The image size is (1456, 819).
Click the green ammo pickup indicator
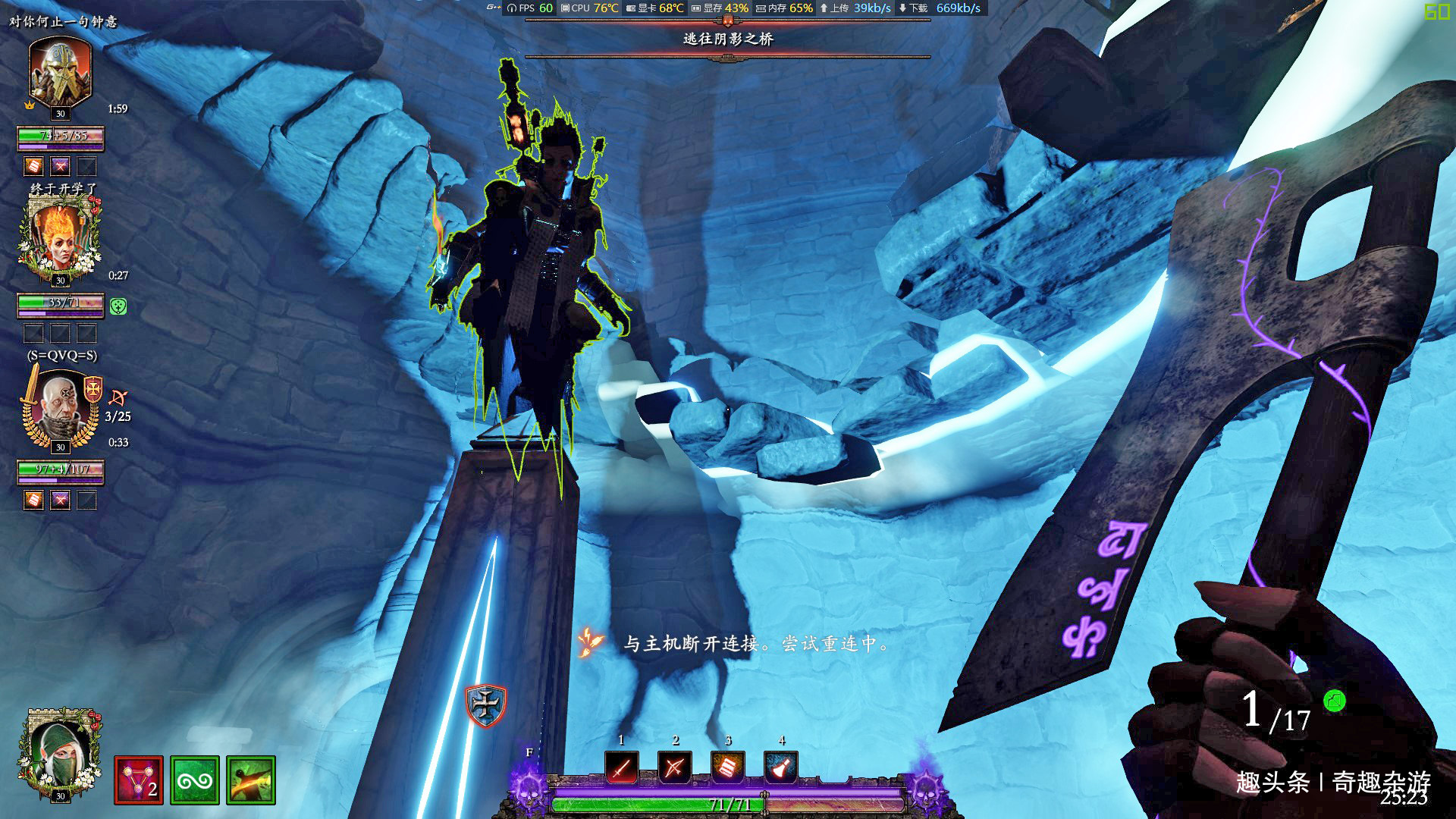[x=1334, y=701]
